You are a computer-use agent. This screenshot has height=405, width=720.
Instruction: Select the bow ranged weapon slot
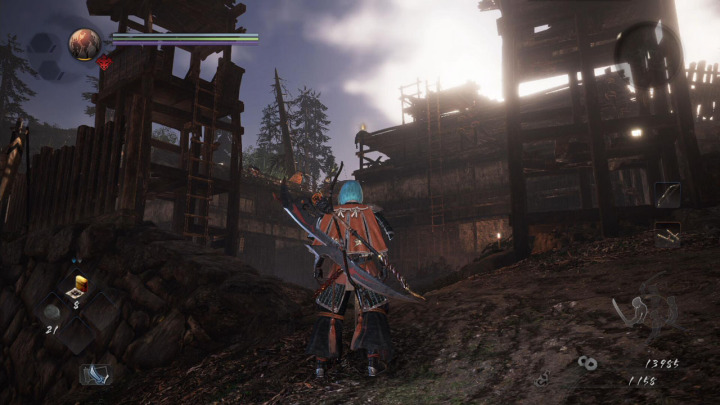coord(667,195)
